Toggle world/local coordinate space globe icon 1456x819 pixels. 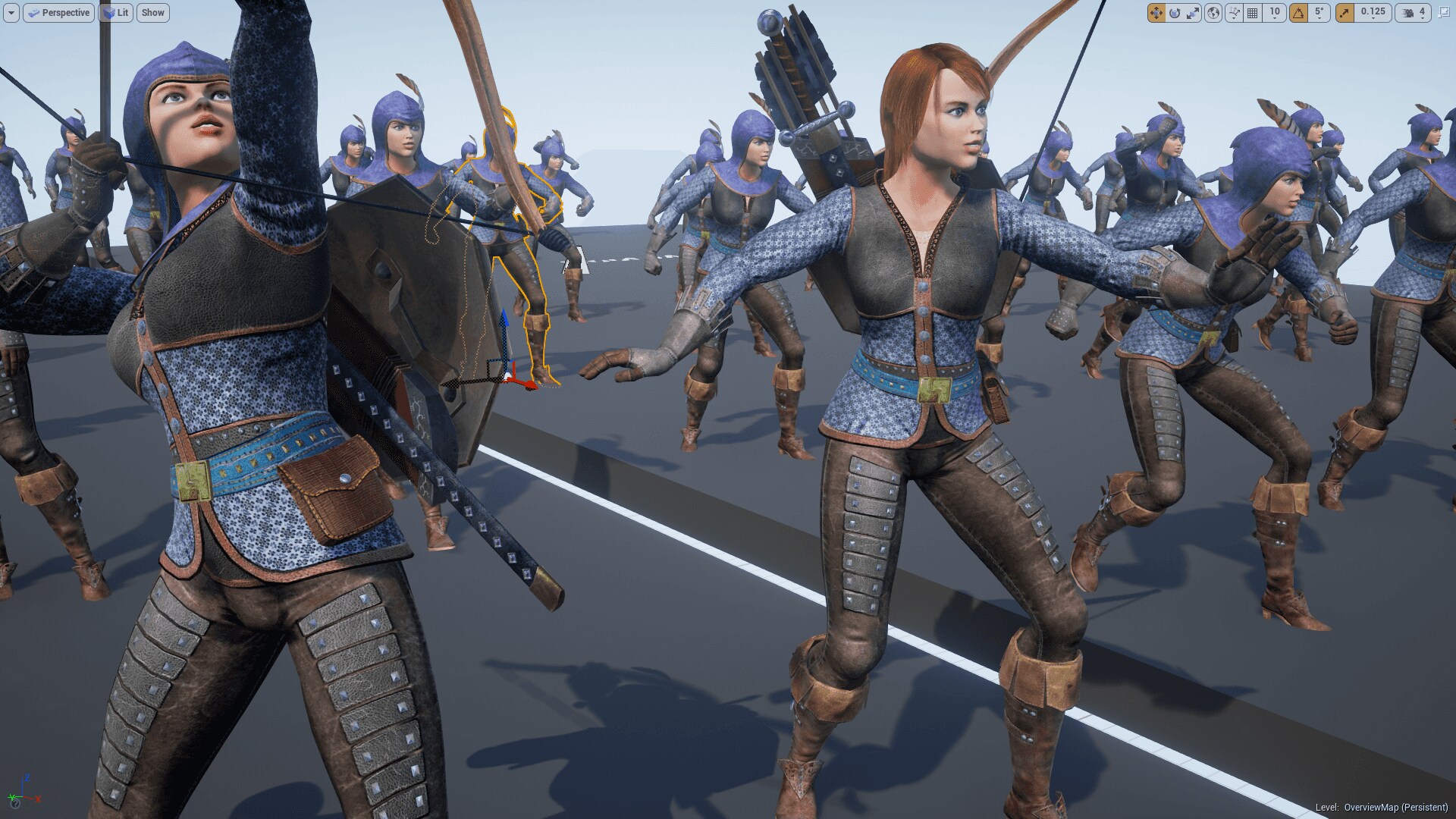click(1214, 13)
